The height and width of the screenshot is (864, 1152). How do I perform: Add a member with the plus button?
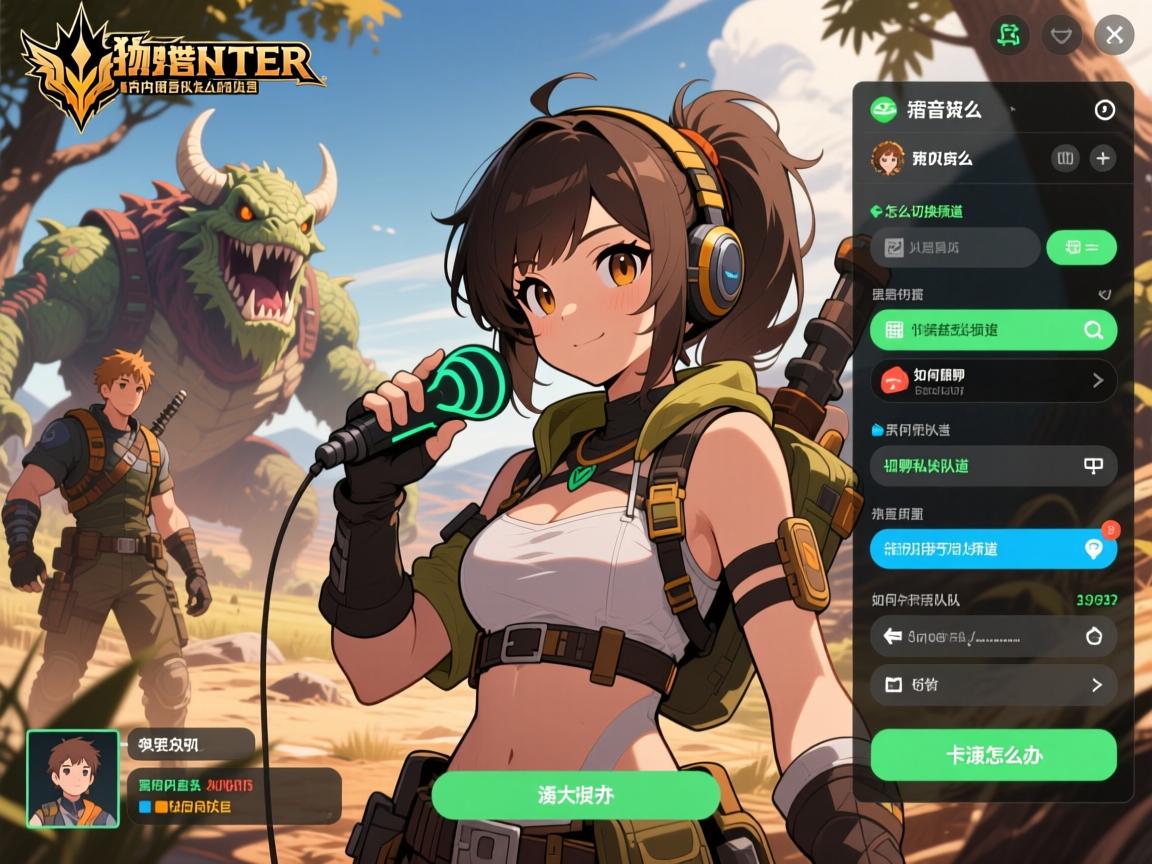coord(1102,158)
